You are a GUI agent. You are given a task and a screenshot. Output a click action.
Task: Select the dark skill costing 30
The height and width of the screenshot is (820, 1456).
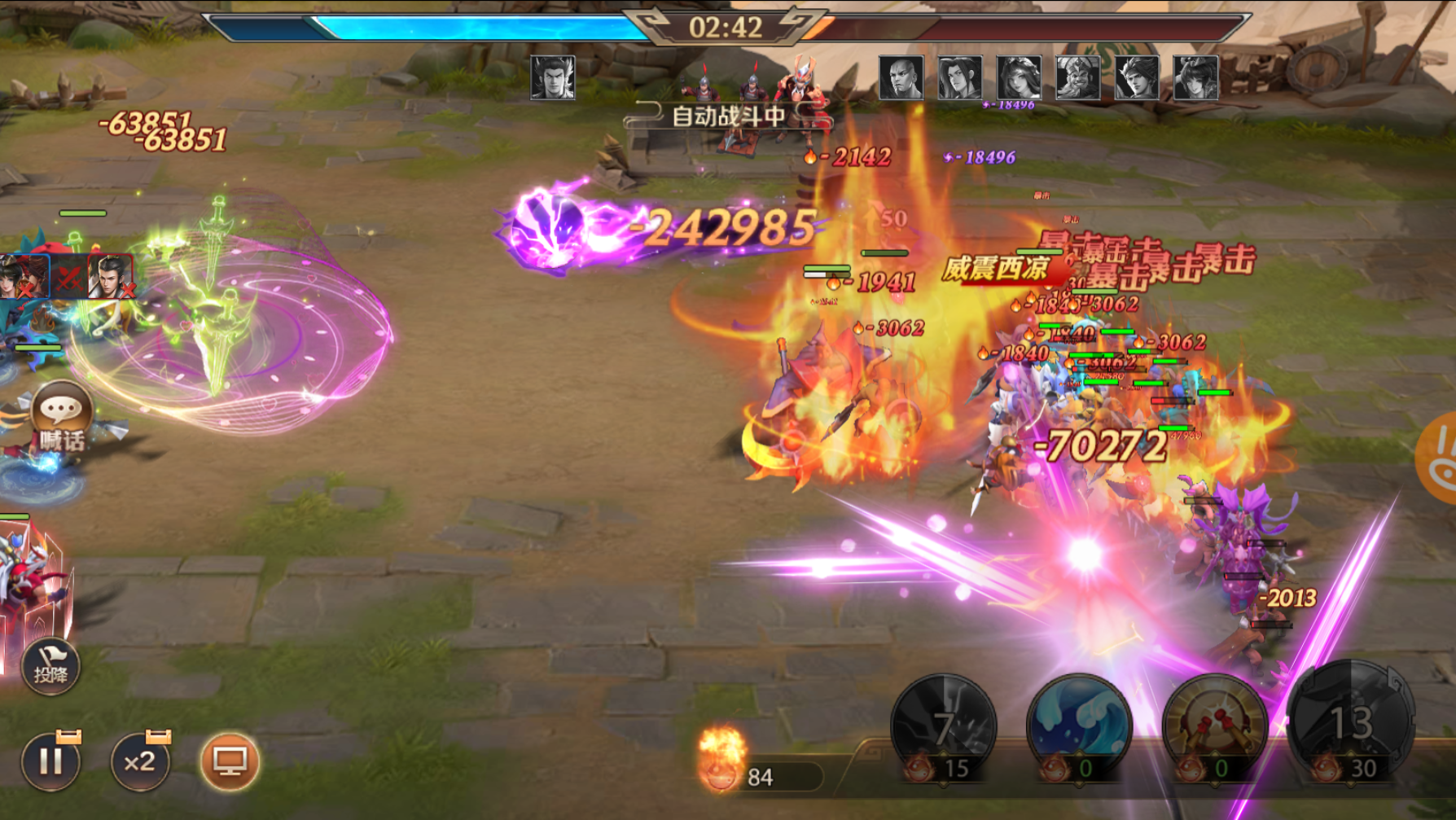(x=1350, y=723)
